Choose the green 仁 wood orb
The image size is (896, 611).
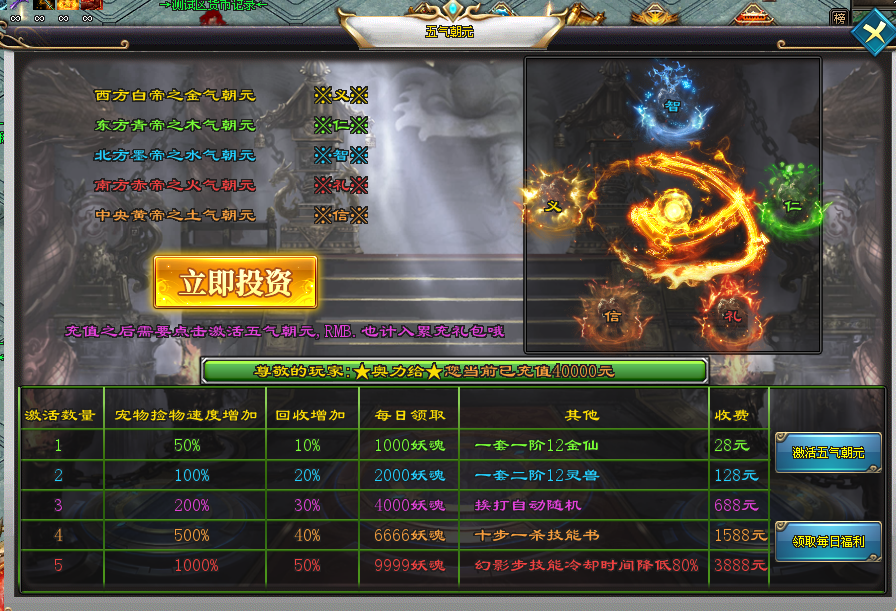tap(791, 205)
